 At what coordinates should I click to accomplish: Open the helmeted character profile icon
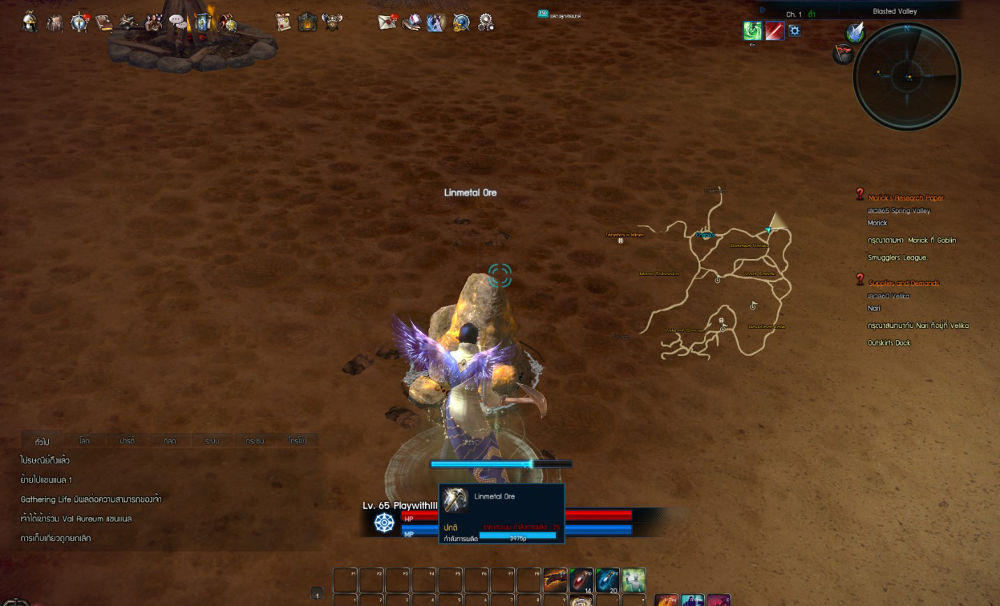(30, 21)
